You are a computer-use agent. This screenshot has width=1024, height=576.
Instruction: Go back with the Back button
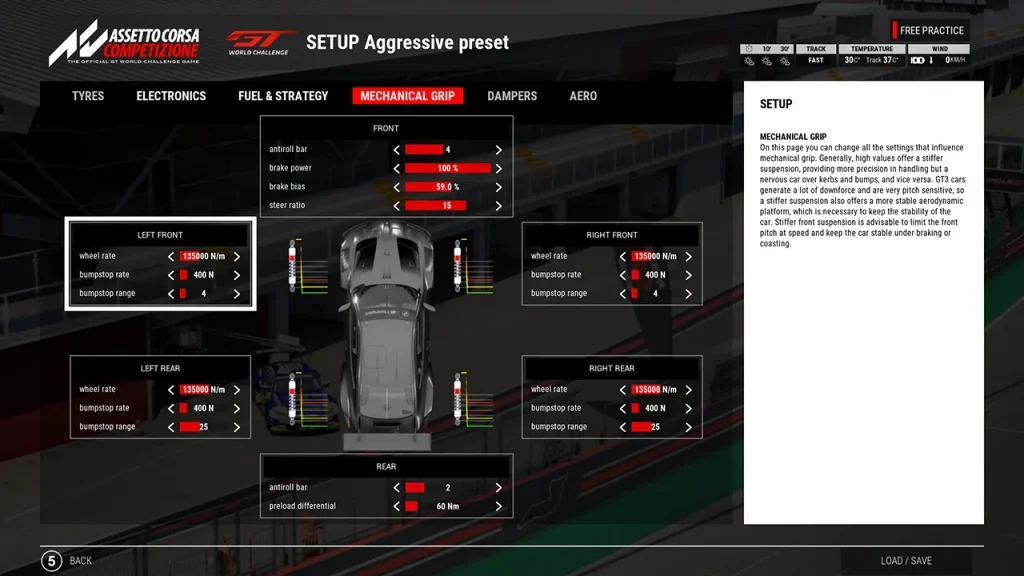coord(67,561)
